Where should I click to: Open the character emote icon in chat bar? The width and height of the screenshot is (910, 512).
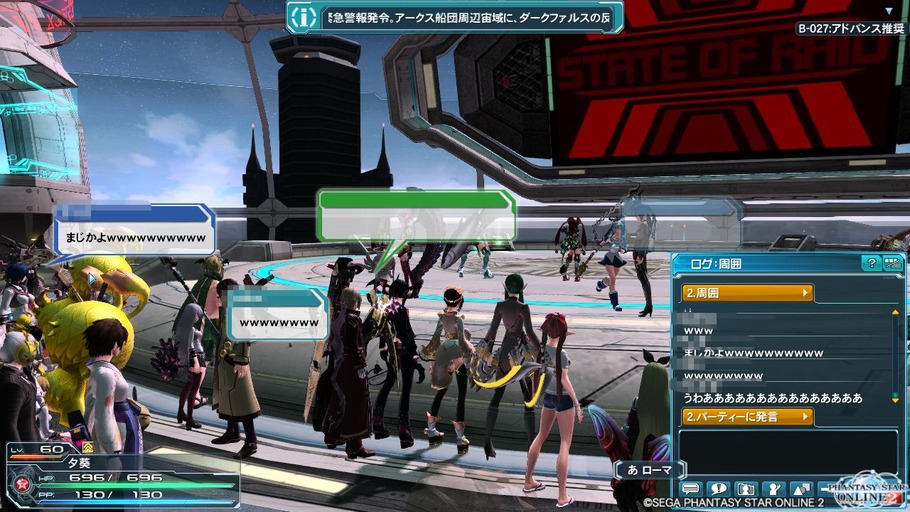(773, 489)
